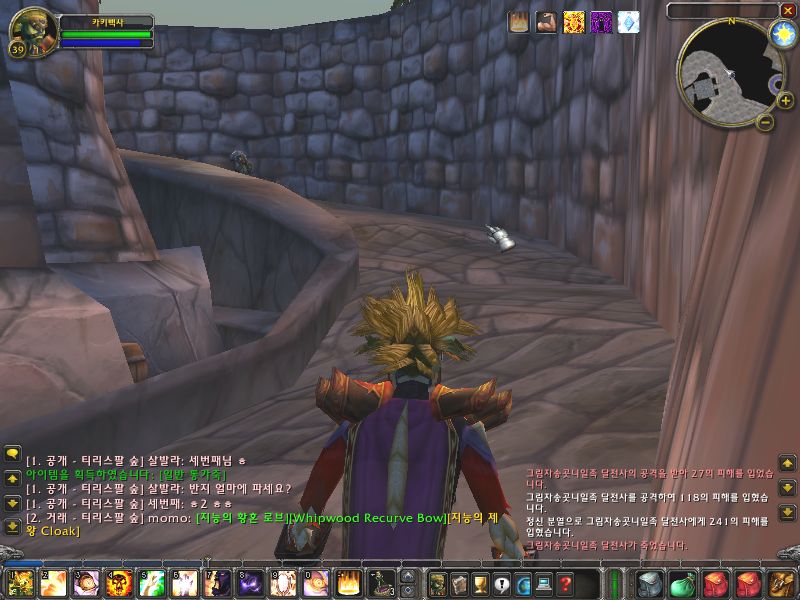Open the chat menu speech bubble button
This screenshot has width=800, height=600.
click(x=12, y=454)
